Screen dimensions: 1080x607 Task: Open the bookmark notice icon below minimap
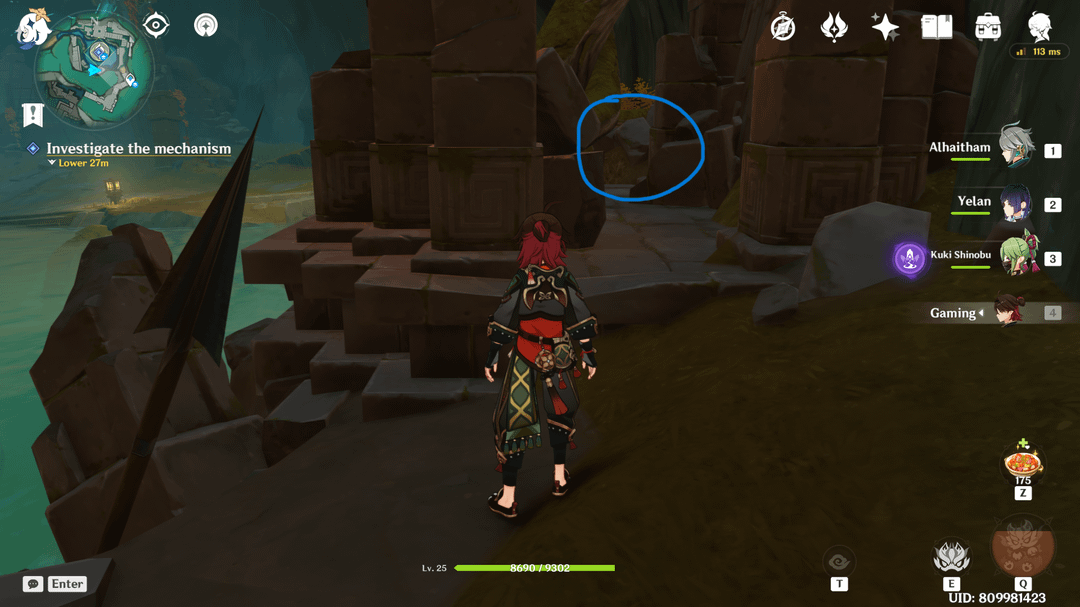click(33, 114)
